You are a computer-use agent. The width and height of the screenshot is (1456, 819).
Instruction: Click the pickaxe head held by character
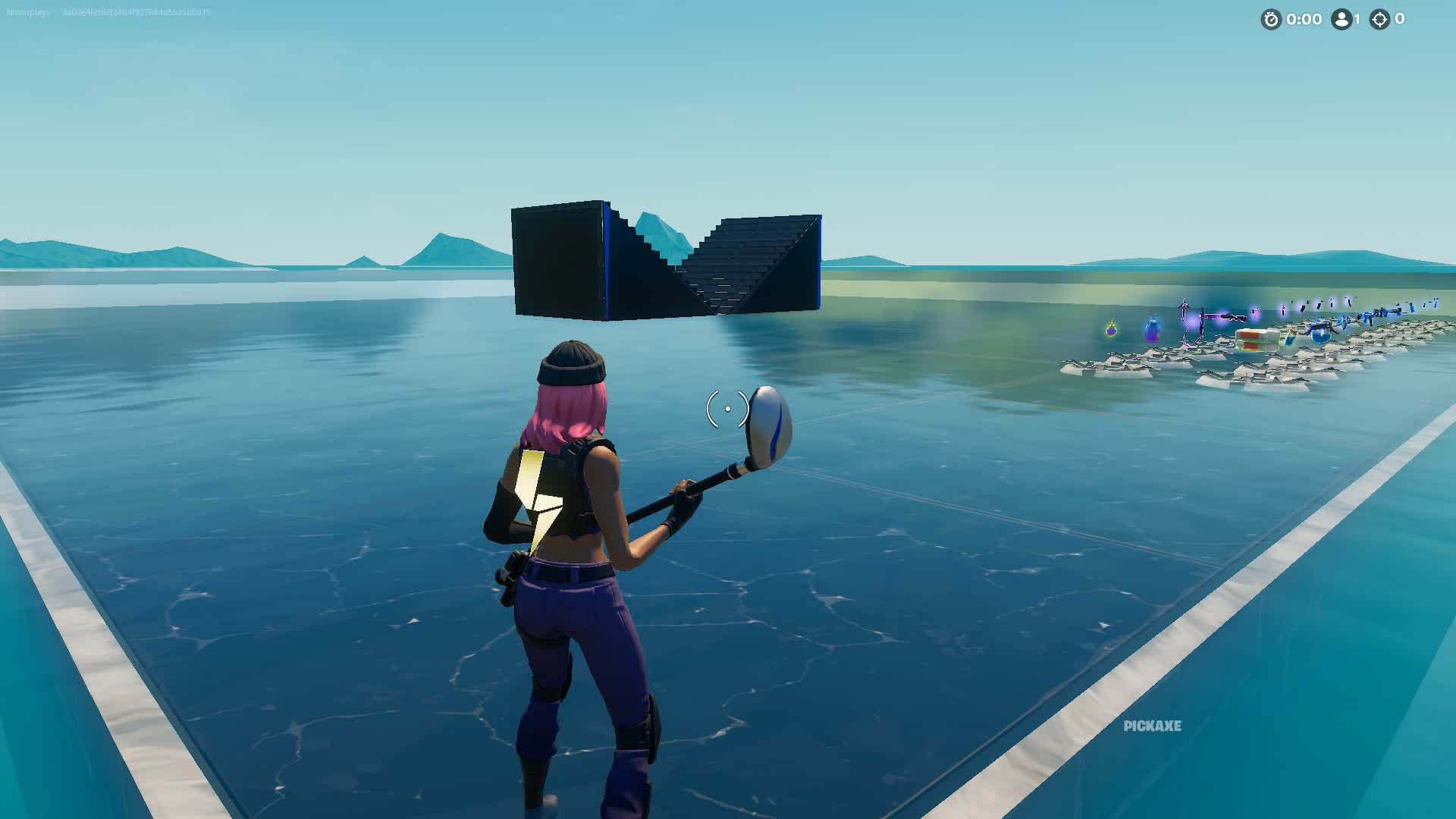(x=770, y=425)
